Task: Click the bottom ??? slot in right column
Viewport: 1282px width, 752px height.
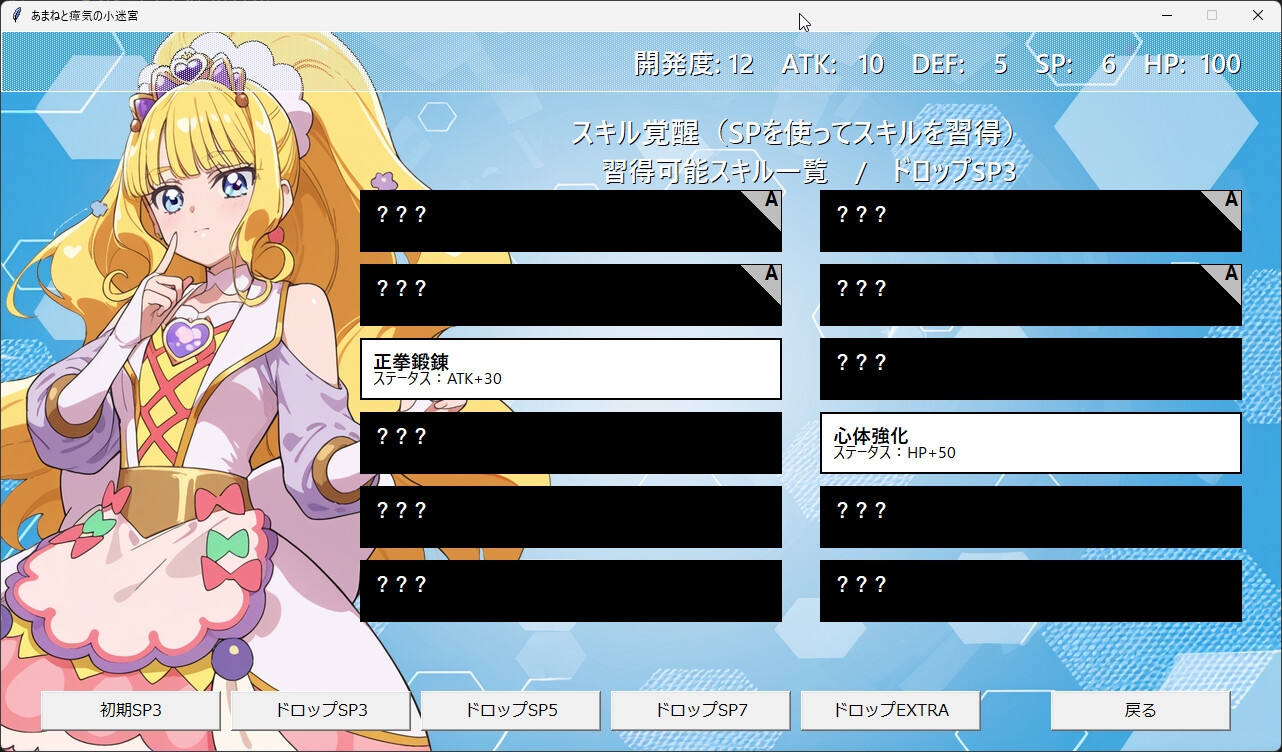Action: pyautogui.click(x=1030, y=591)
